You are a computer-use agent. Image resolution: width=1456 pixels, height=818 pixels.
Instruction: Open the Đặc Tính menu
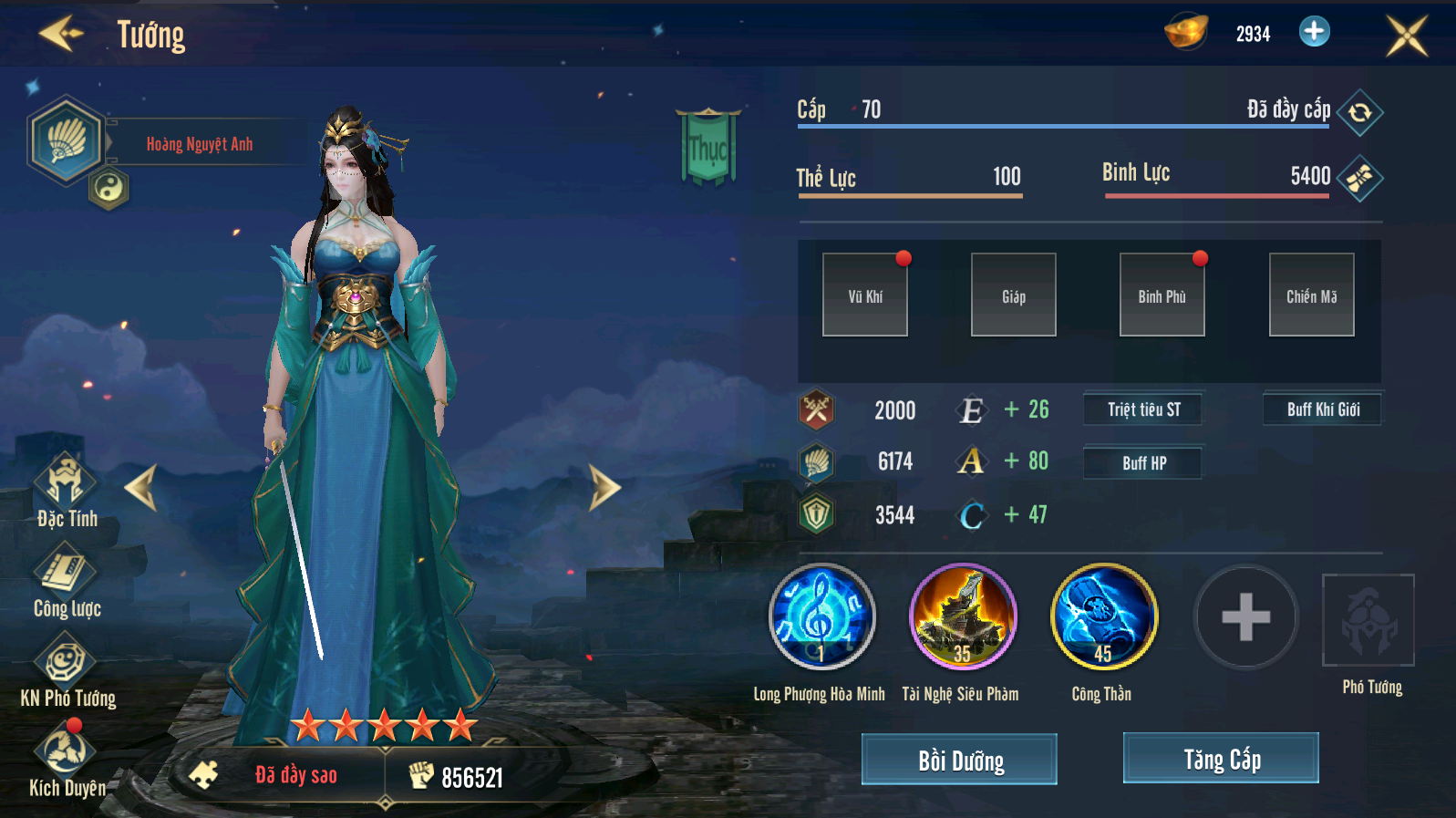[67, 491]
